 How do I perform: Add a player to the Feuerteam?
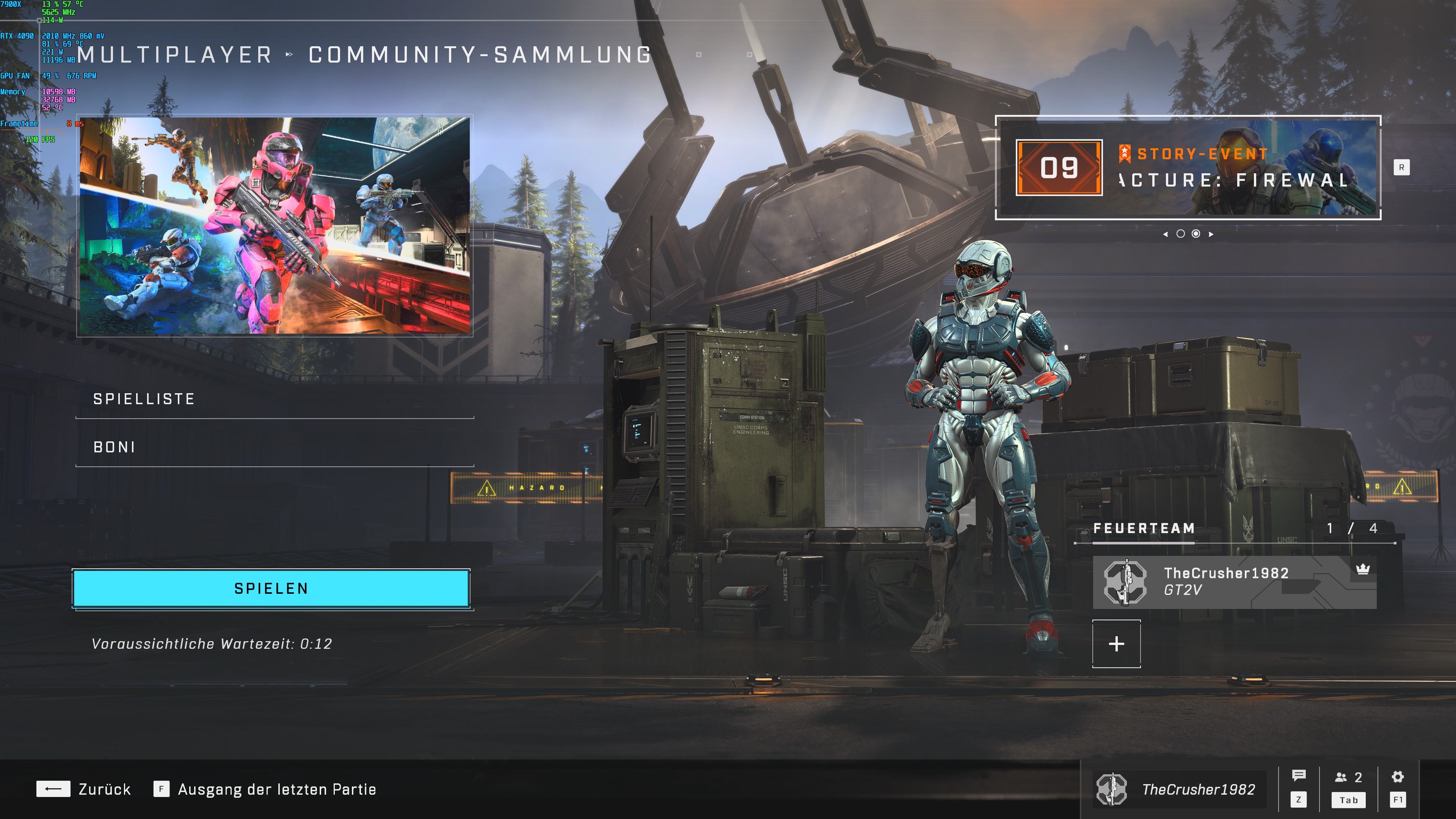coord(1116,644)
